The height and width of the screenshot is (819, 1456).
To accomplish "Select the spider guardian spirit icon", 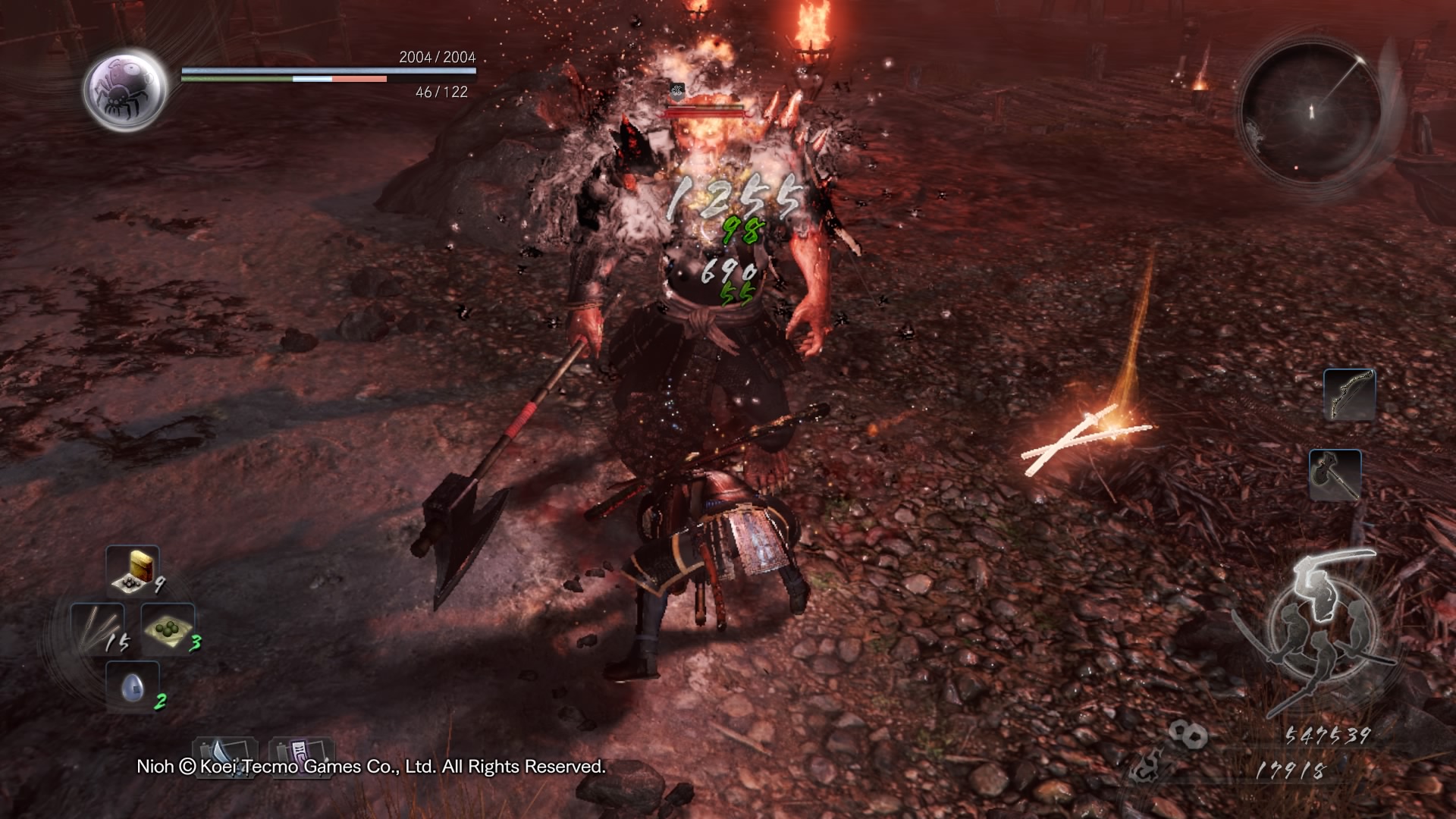I will pos(125,89).
